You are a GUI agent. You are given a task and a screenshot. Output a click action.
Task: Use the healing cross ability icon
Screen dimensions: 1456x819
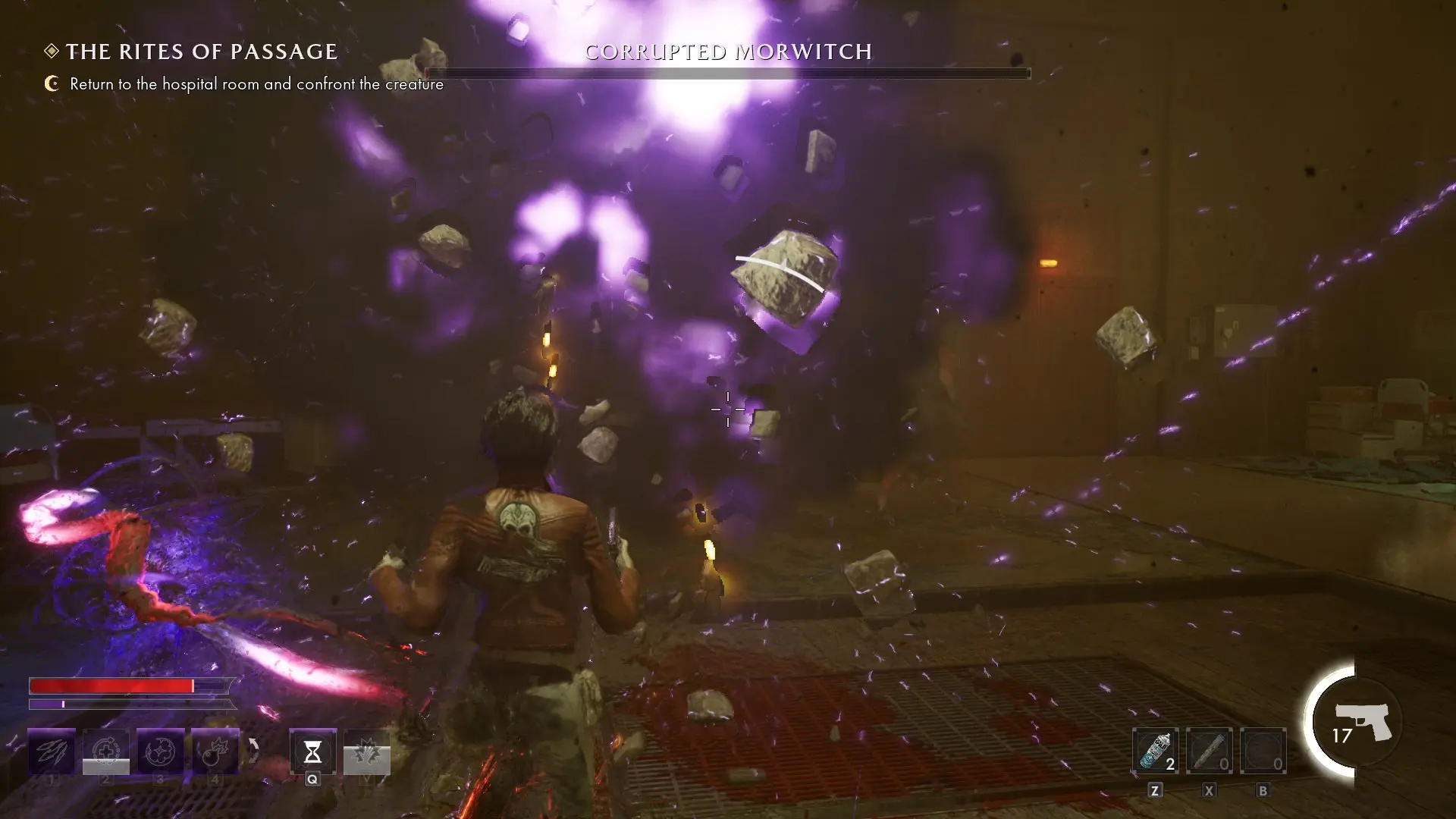[106, 751]
